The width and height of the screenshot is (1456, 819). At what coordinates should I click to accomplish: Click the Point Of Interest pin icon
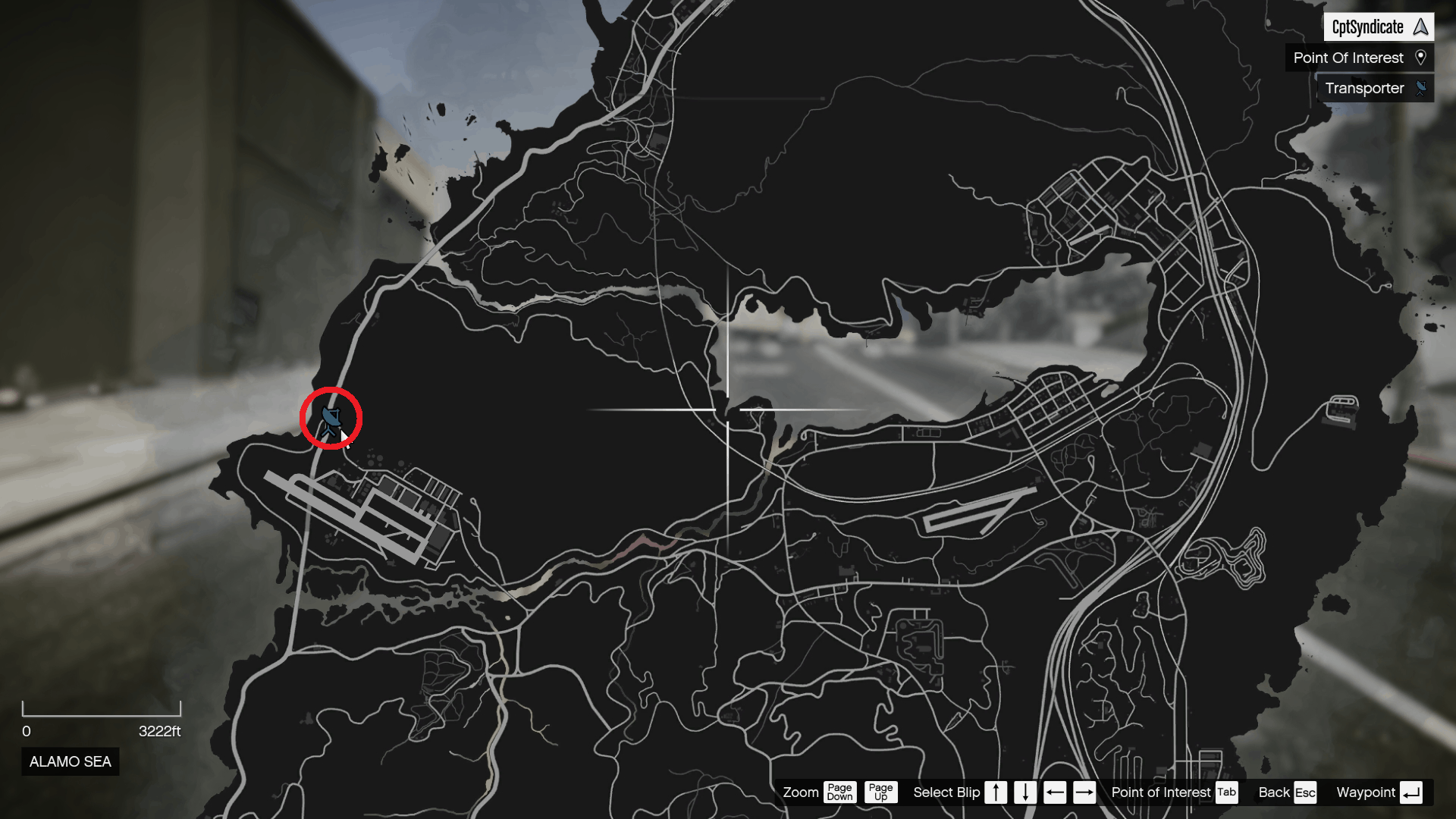pyautogui.click(x=1422, y=58)
